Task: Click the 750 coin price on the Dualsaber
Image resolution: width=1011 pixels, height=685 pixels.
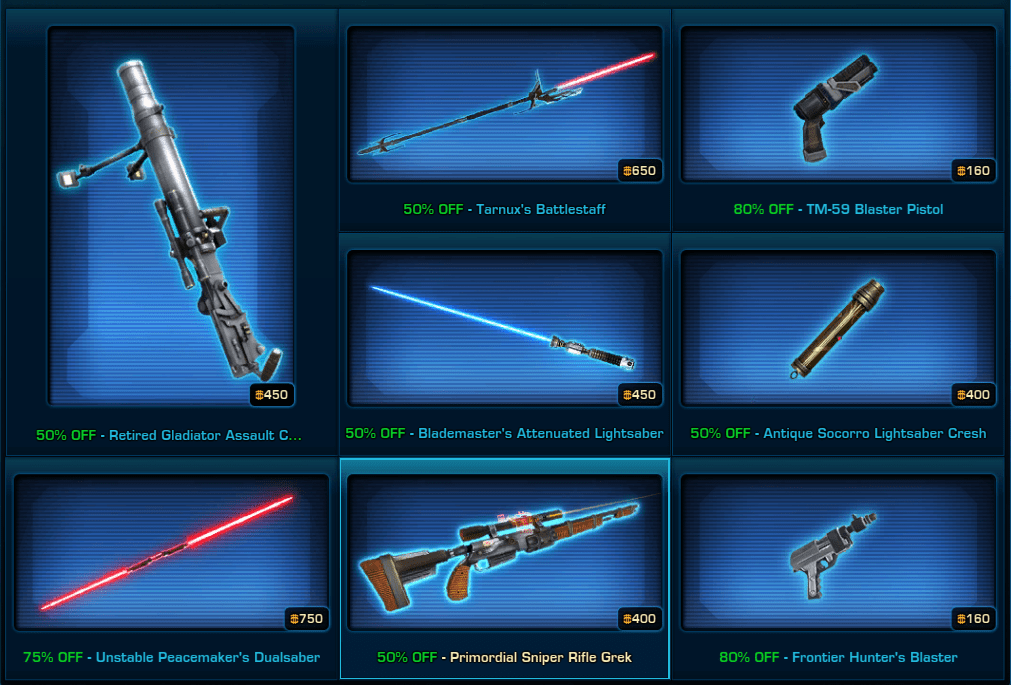Action: tap(305, 619)
